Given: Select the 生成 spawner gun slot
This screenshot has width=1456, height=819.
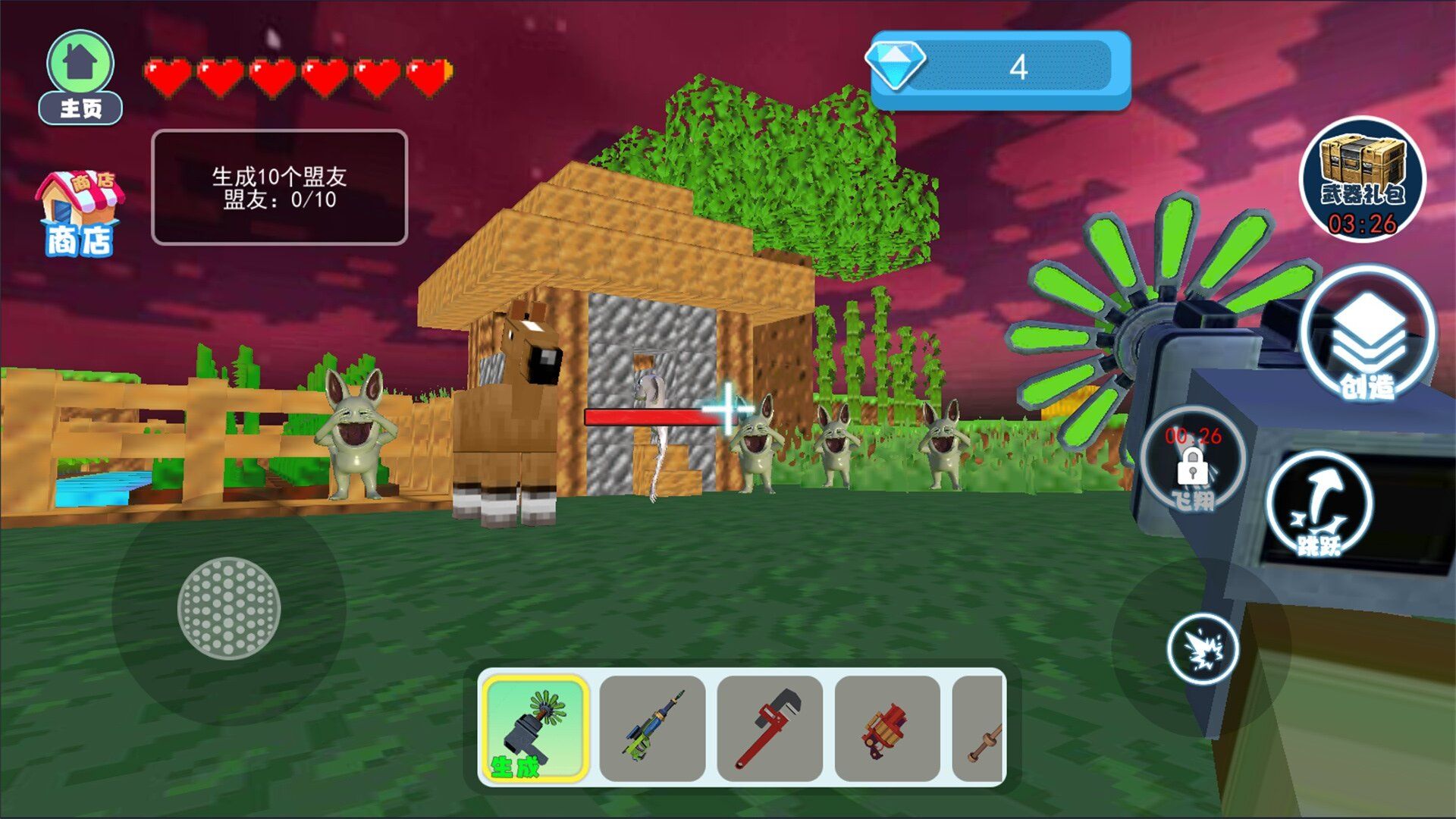Looking at the screenshot, I should tap(535, 728).
